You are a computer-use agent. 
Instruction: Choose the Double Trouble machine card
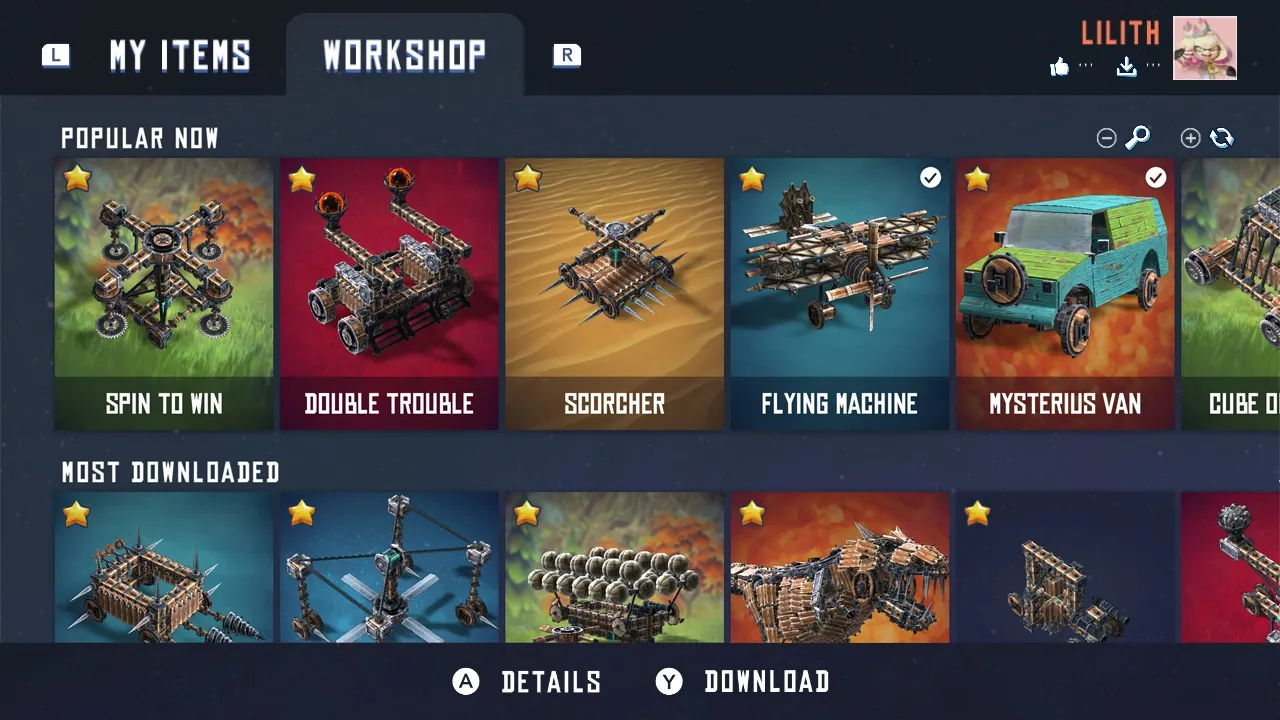click(389, 294)
